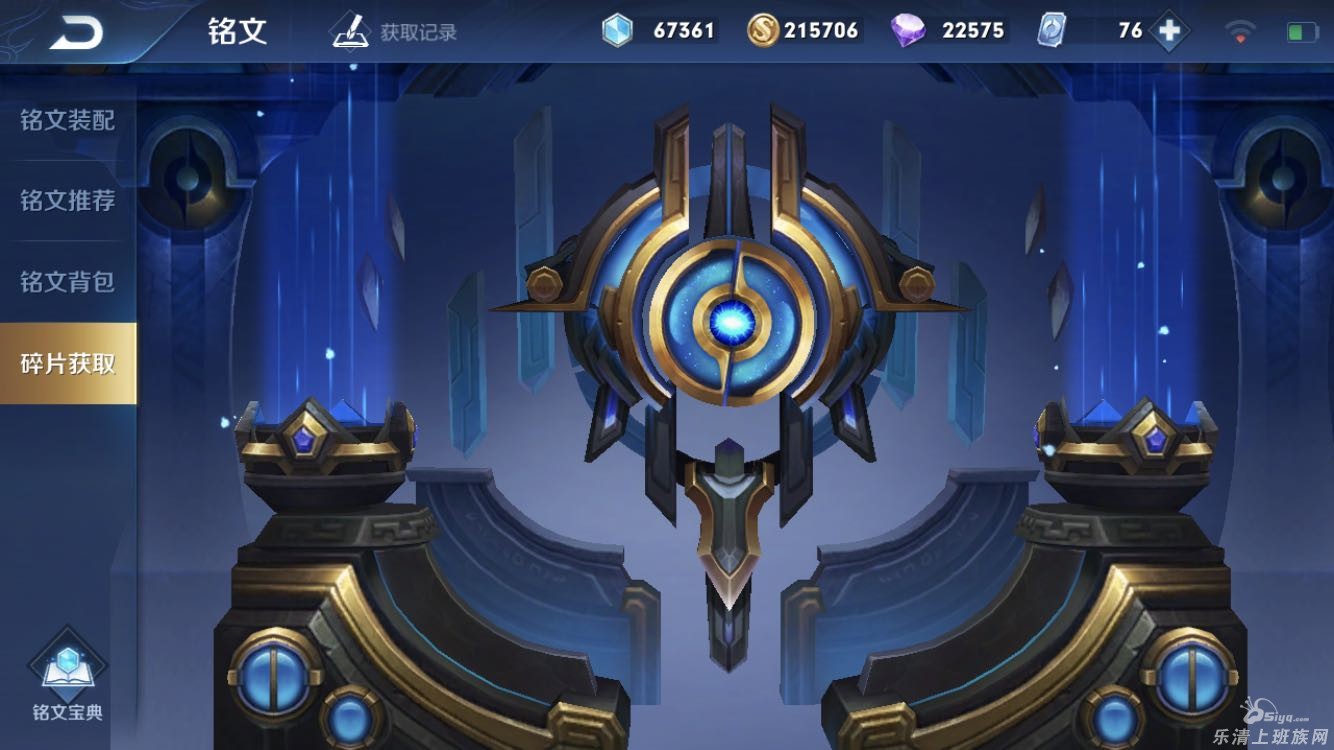
Task: Click the plus button to add tickets
Action: (x=1168, y=31)
